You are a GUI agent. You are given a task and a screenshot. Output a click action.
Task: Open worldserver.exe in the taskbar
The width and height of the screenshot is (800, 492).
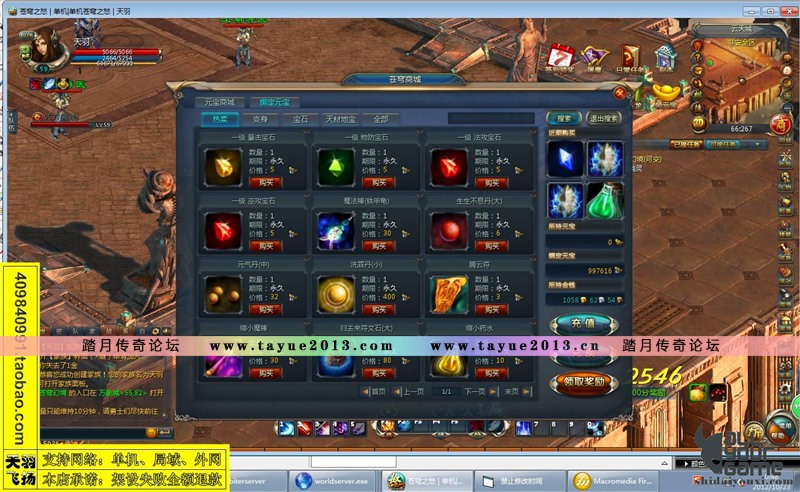tap(333, 481)
